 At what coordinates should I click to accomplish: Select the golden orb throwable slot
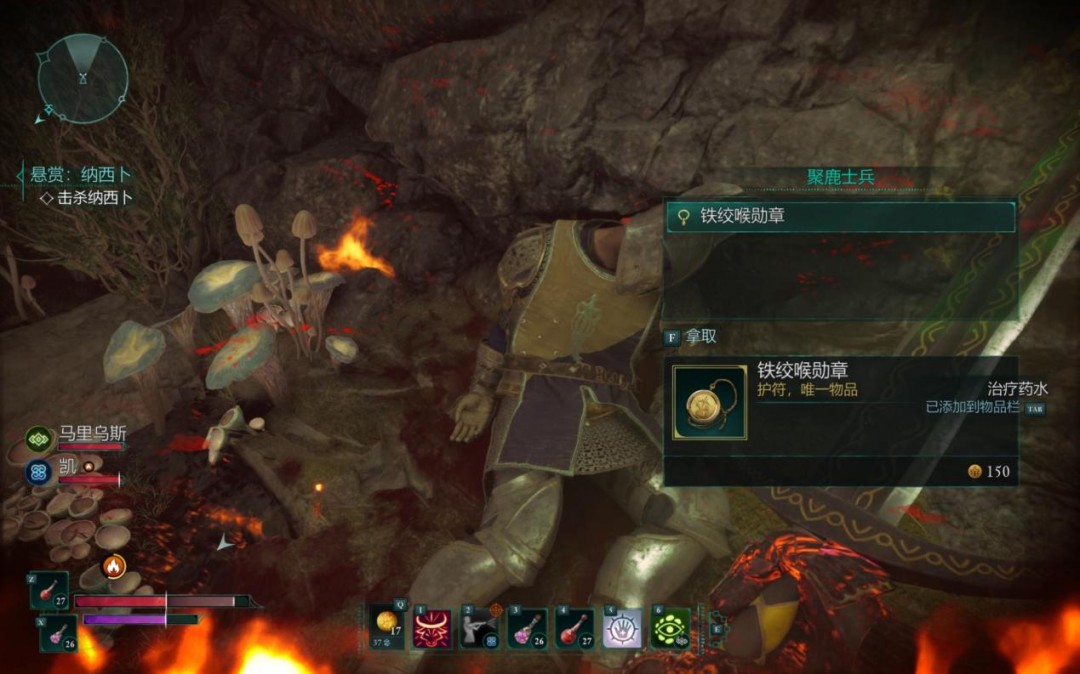[x=386, y=627]
